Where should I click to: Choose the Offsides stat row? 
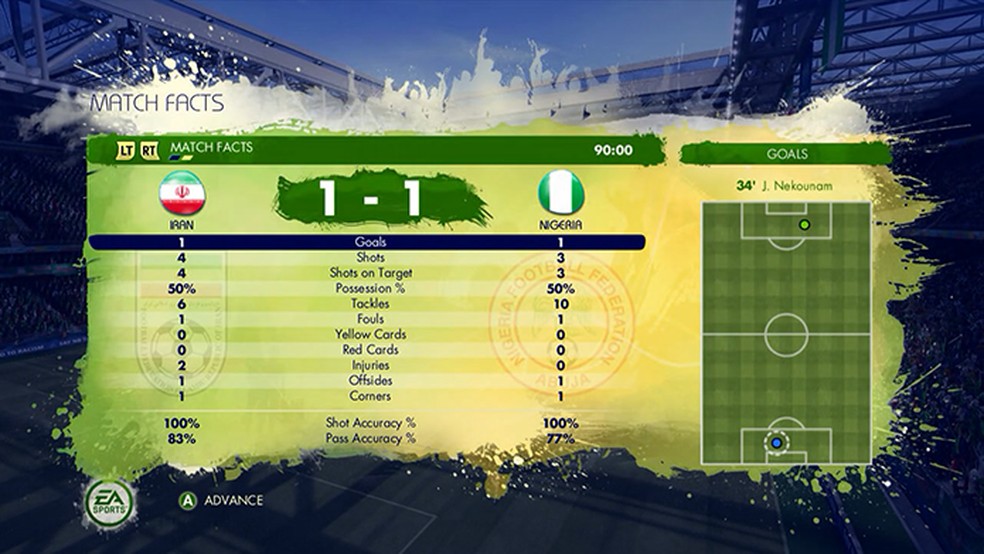point(368,381)
